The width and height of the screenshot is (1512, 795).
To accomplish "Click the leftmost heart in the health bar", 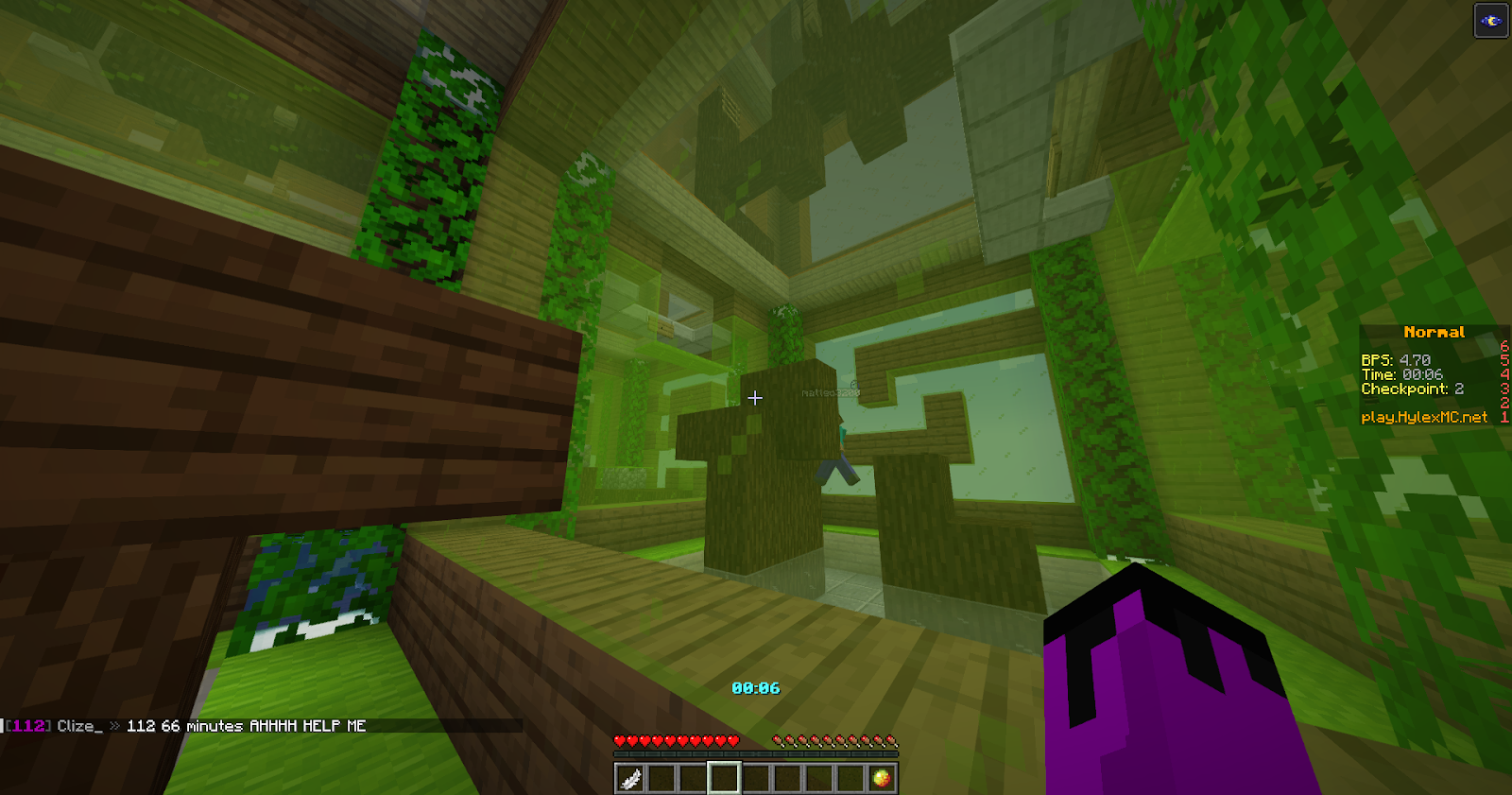I will coord(619,740).
